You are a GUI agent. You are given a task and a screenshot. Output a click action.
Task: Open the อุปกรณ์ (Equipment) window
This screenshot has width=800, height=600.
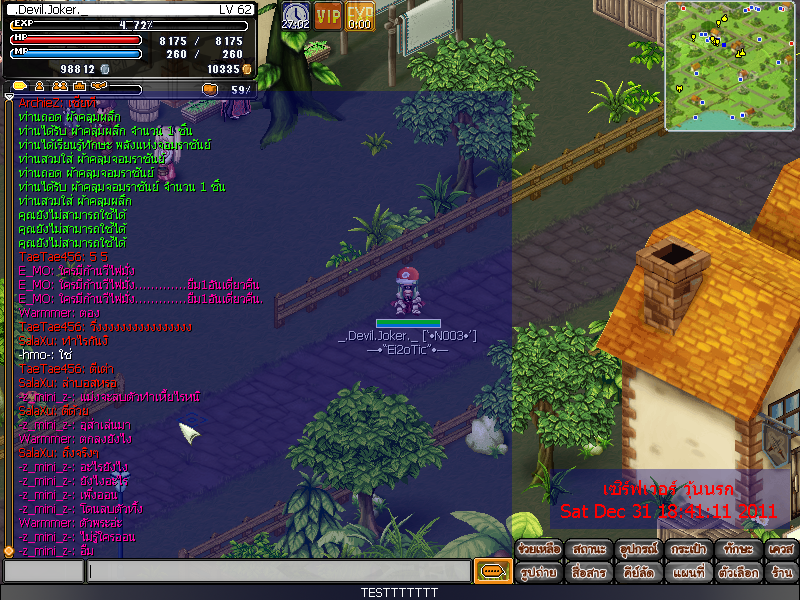637,549
